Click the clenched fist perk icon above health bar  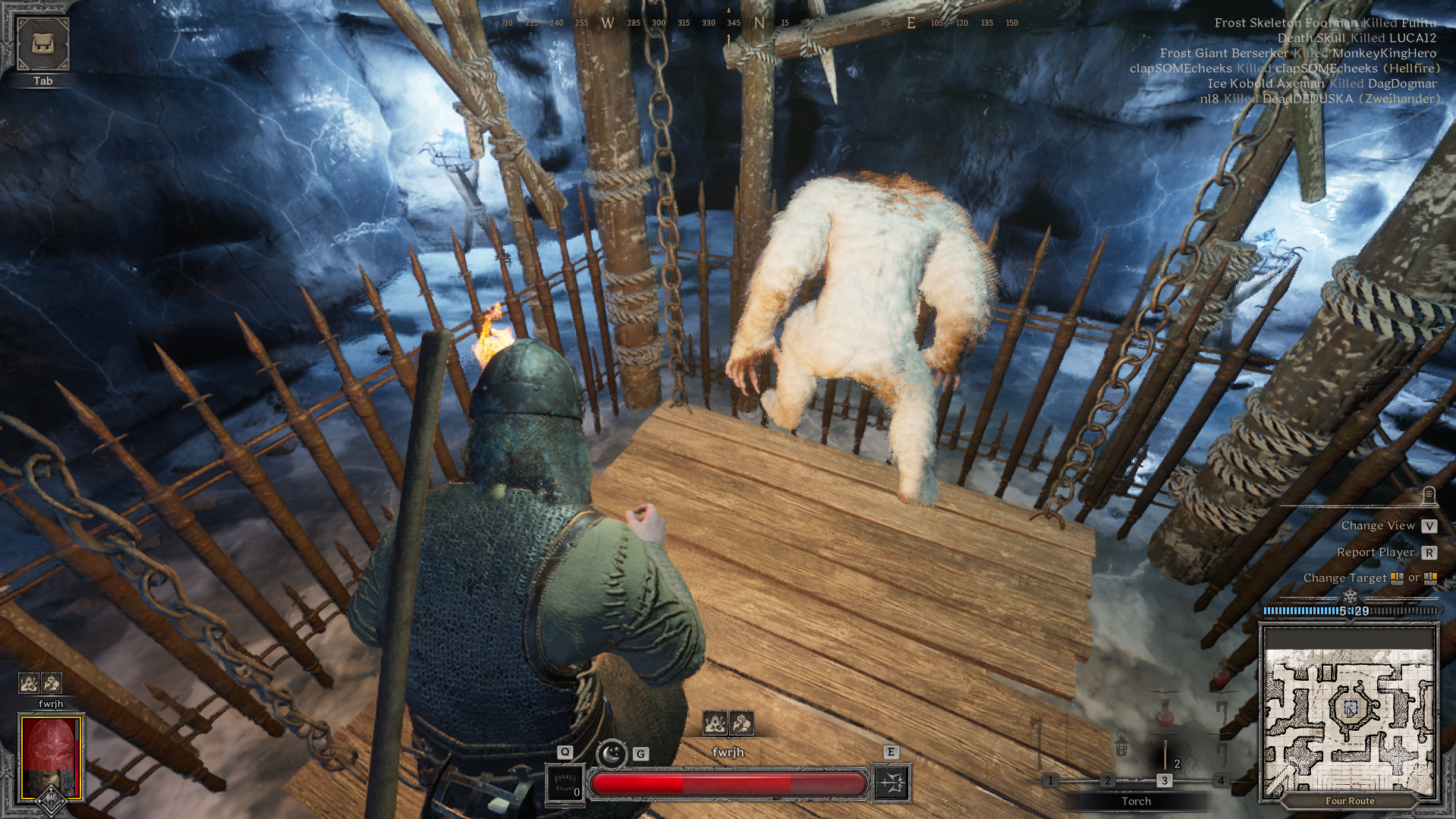pos(741,723)
